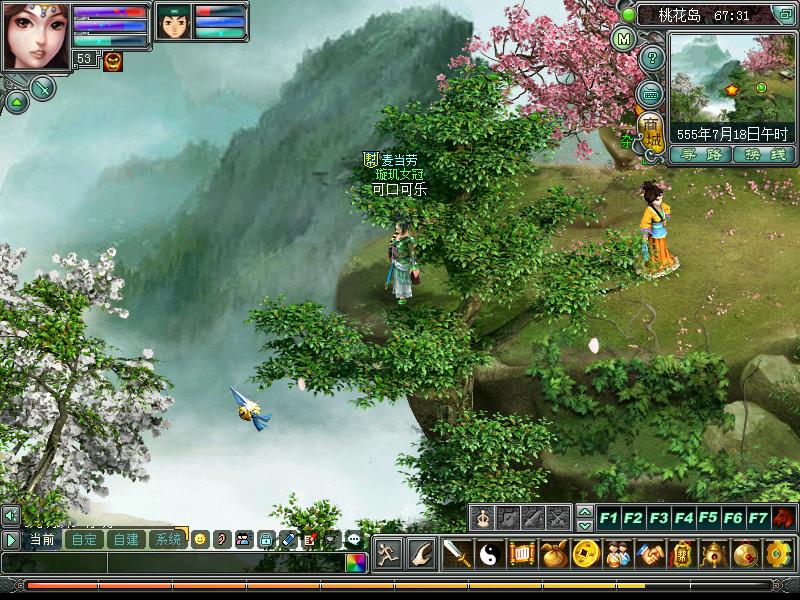
Task: Switch to the 自定 chat tab
Action: (84, 539)
